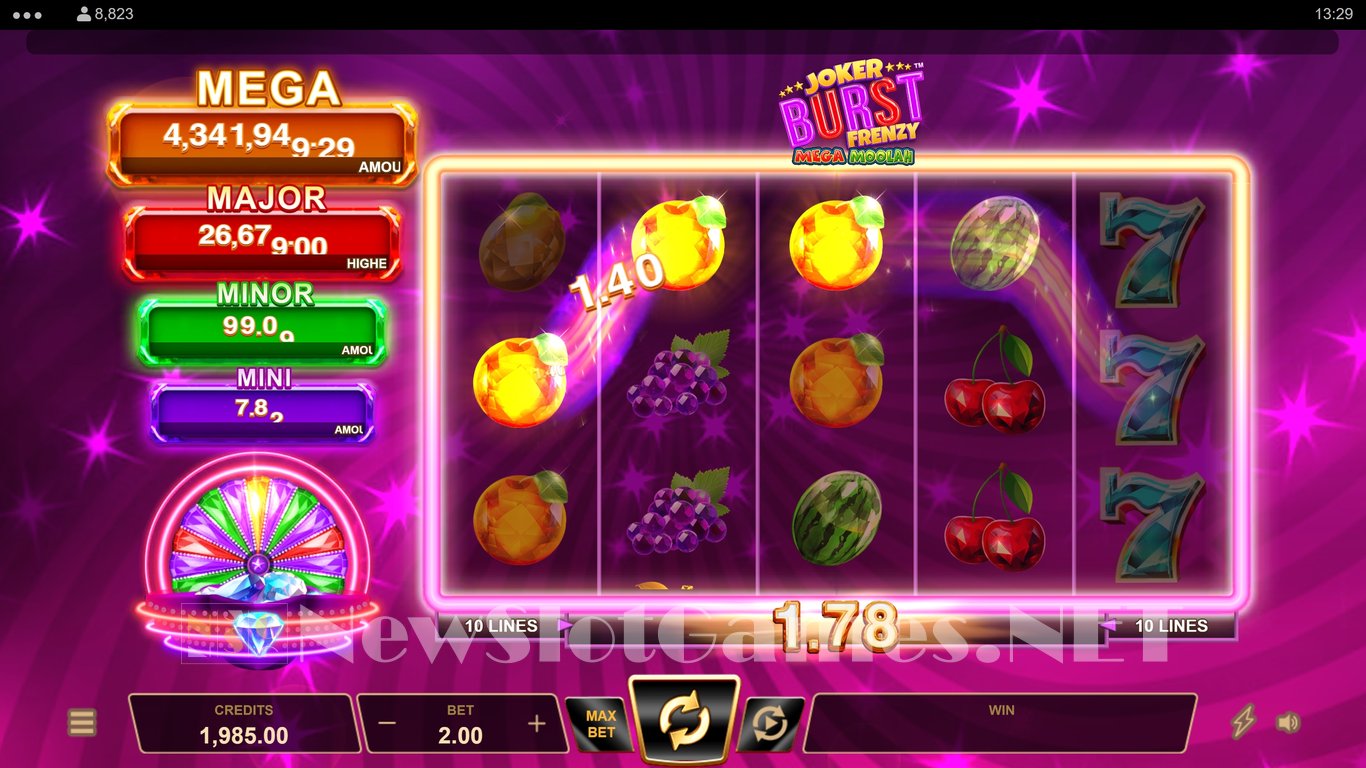Screen dimensions: 1366x768
Task: Open the hamburger menu
Action: pyautogui.click(x=82, y=722)
